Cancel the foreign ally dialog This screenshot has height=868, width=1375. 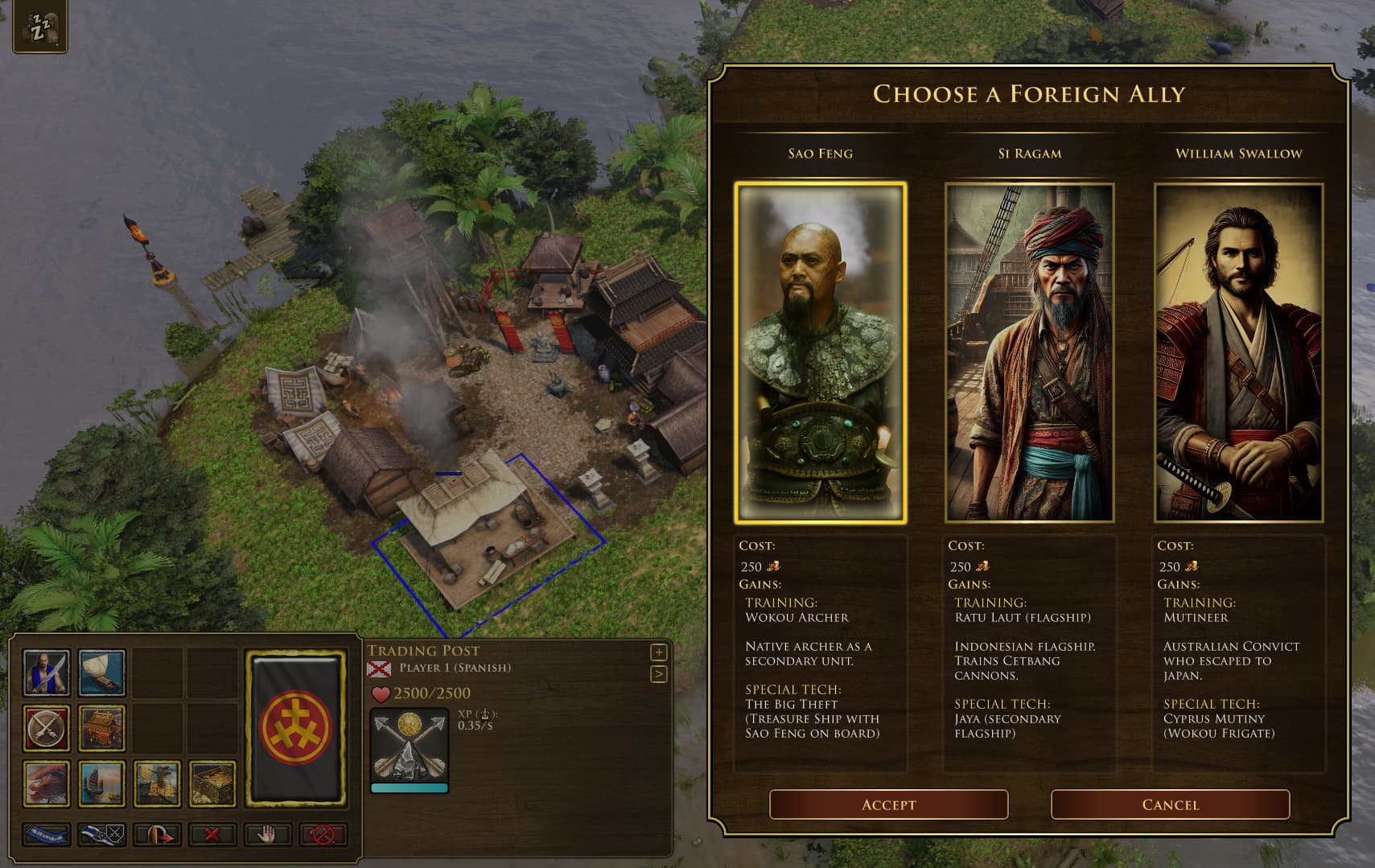pos(1170,804)
